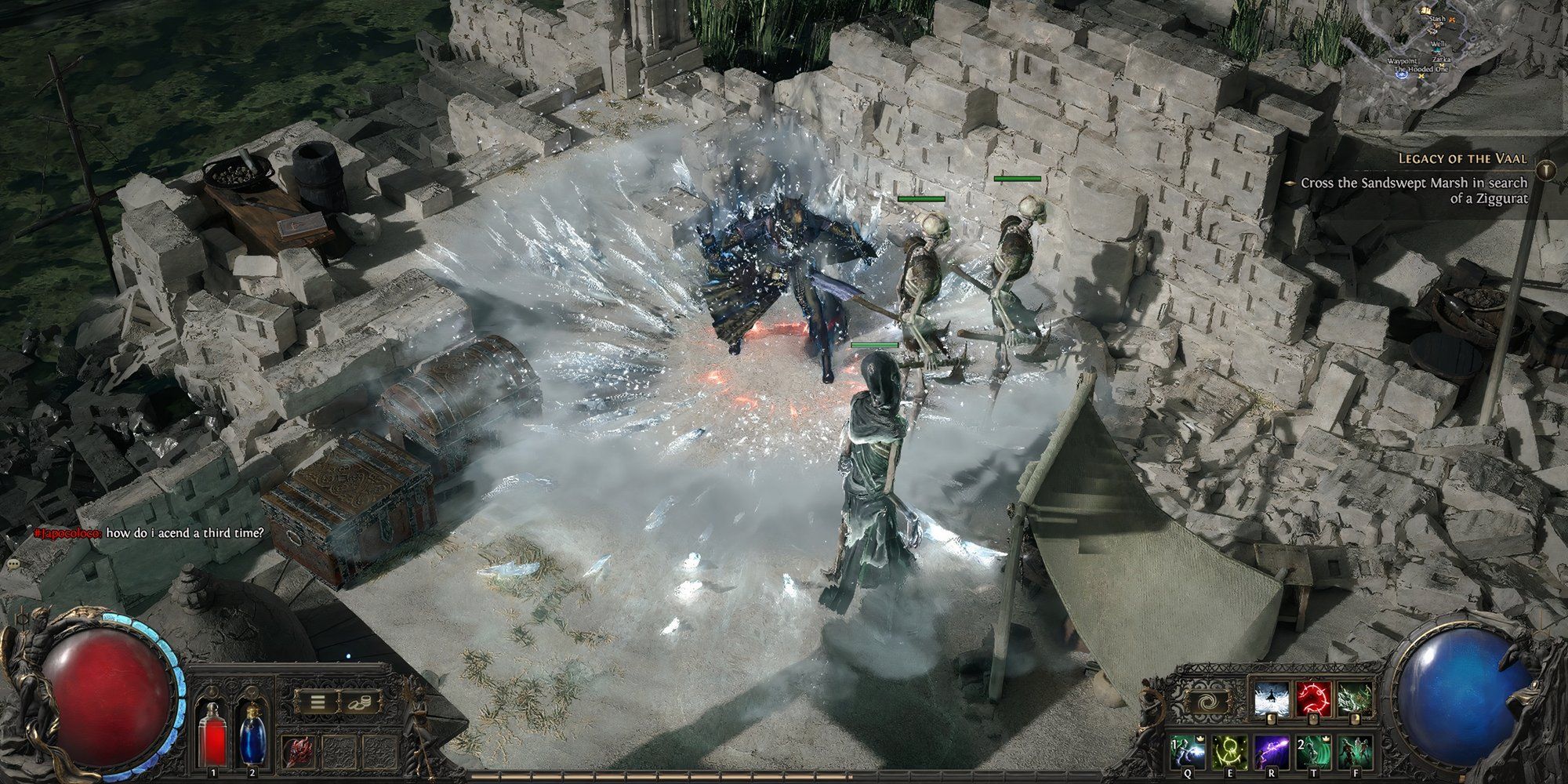
Task: Activate the purple lightning skill on R
Action: 1272,753
